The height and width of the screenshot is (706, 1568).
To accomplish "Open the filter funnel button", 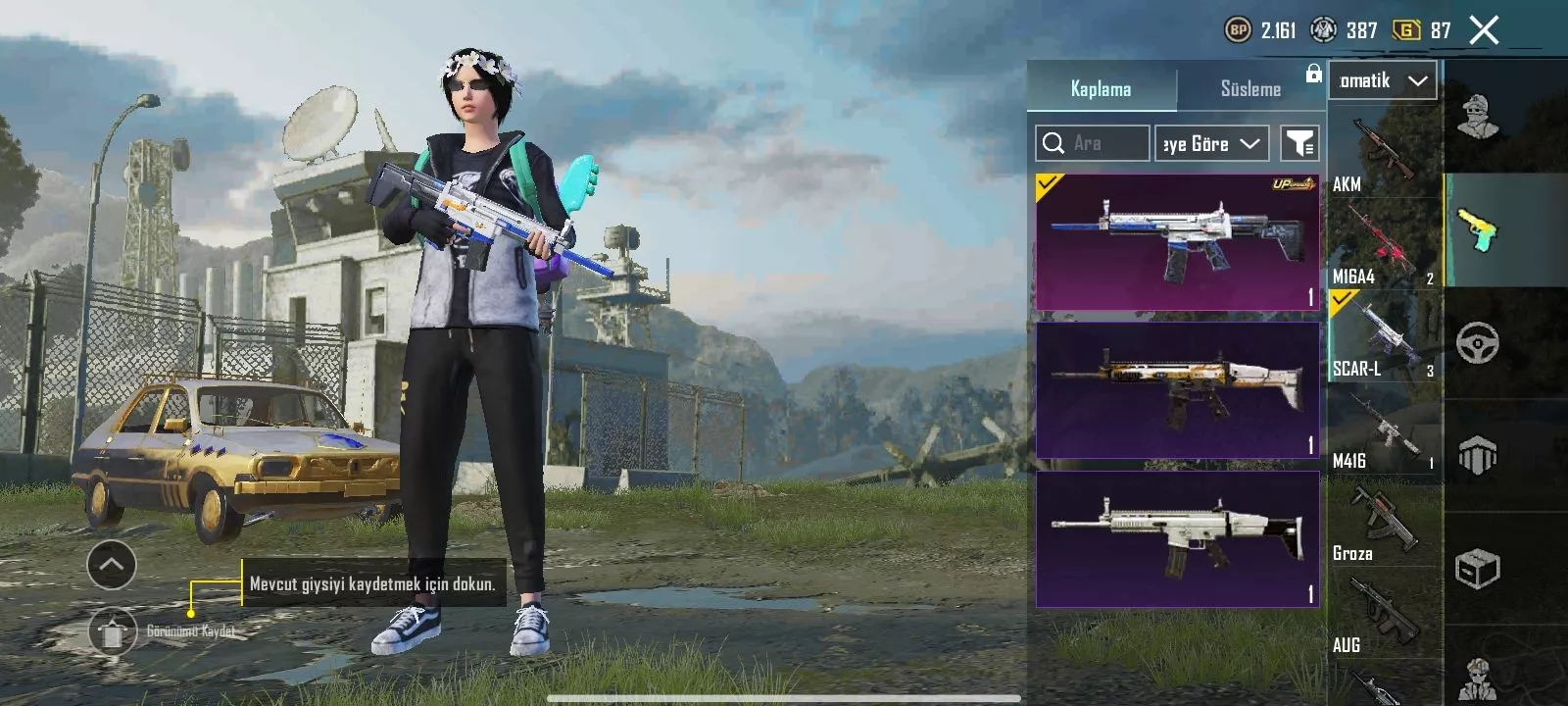I will 1299,143.
